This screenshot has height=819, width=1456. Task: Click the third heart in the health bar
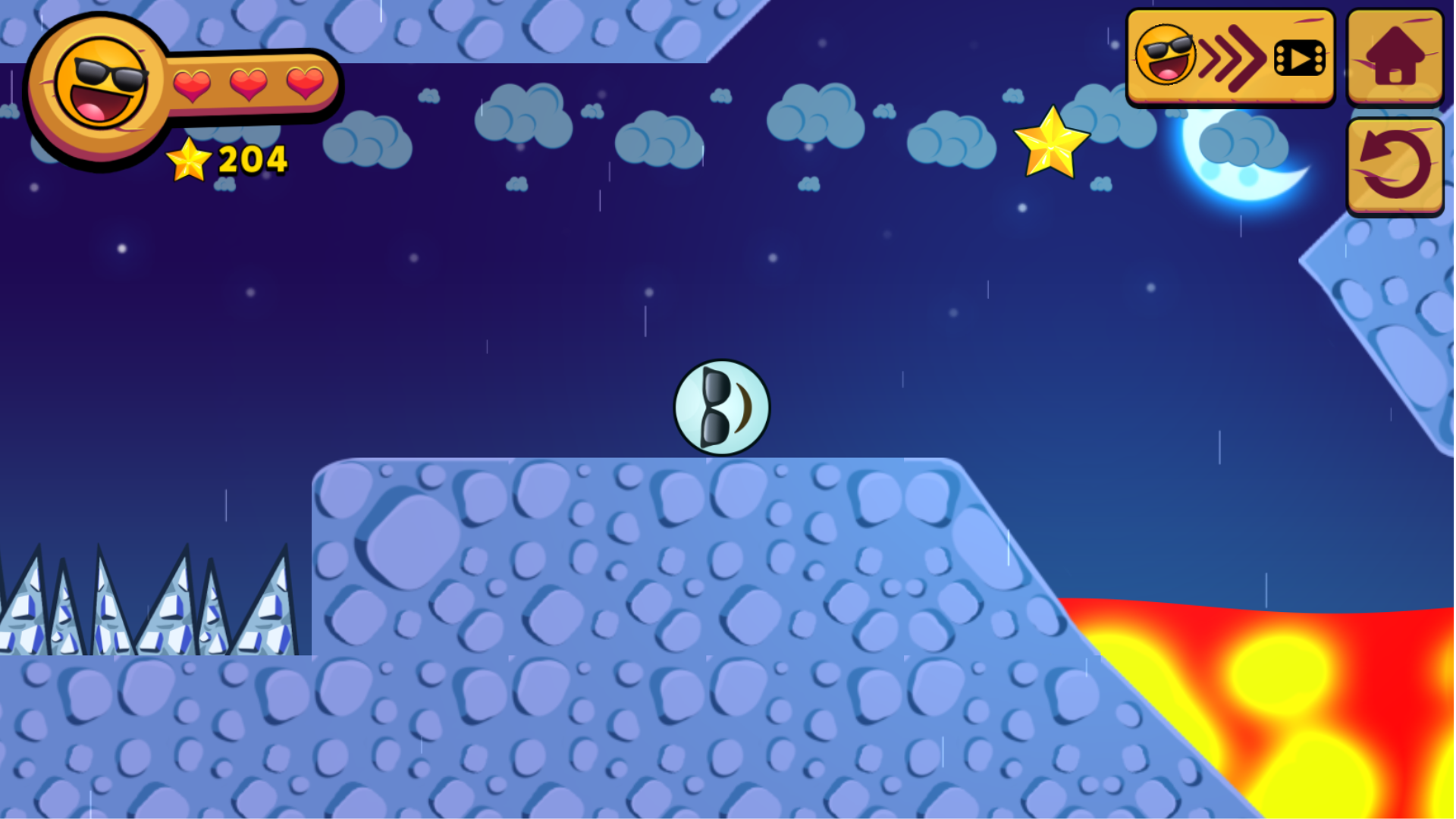pyautogui.click(x=305, y=83)
